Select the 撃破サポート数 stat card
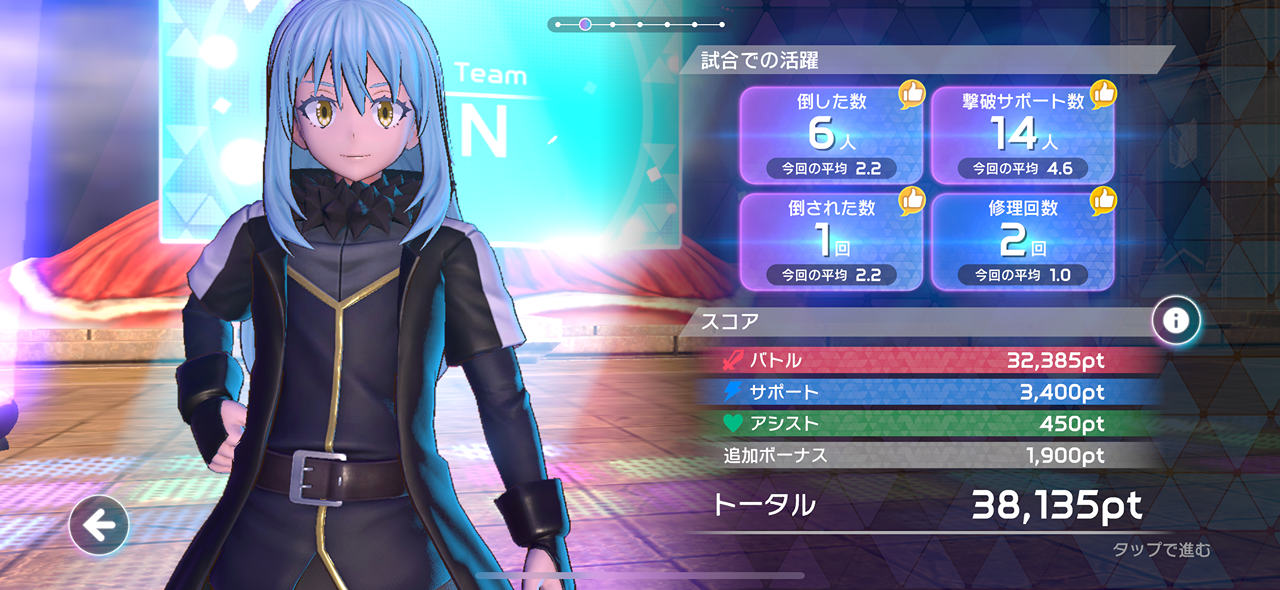This screenshot has width=1280, height=590. (x=1022, y=136)
